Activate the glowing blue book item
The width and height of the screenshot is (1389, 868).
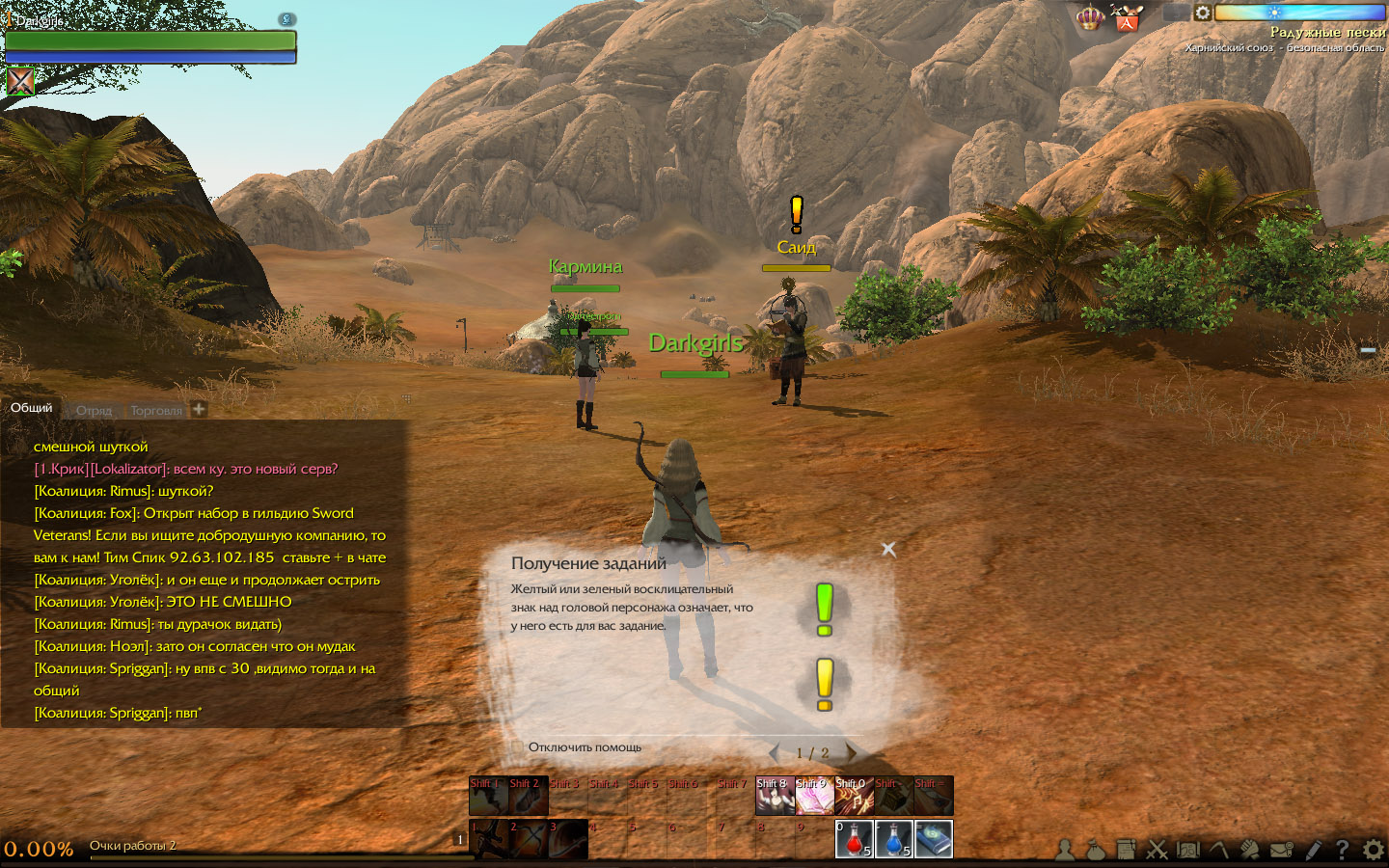pos(933,838)
